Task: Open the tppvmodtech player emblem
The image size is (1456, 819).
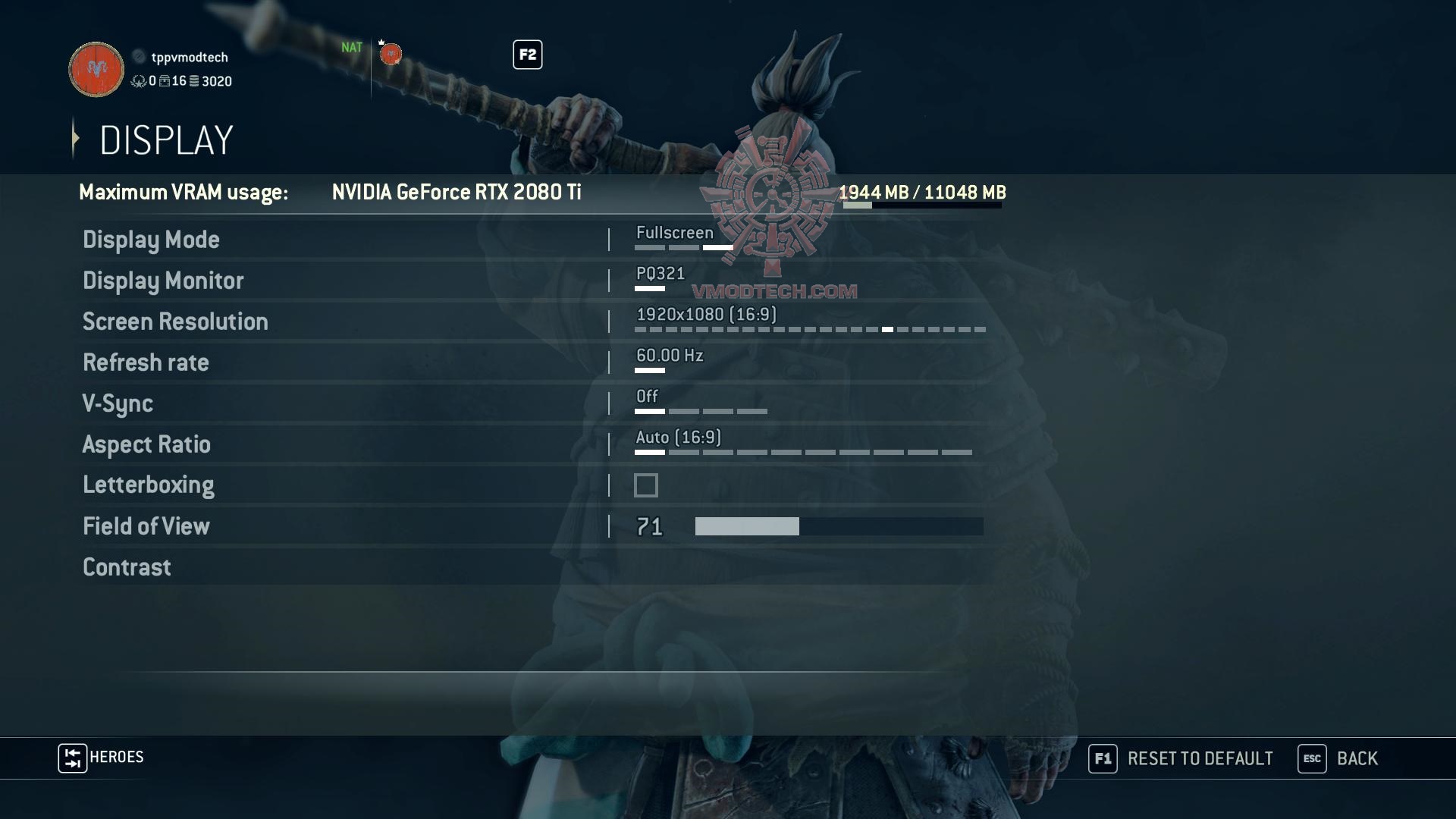Action: (96, 70)
